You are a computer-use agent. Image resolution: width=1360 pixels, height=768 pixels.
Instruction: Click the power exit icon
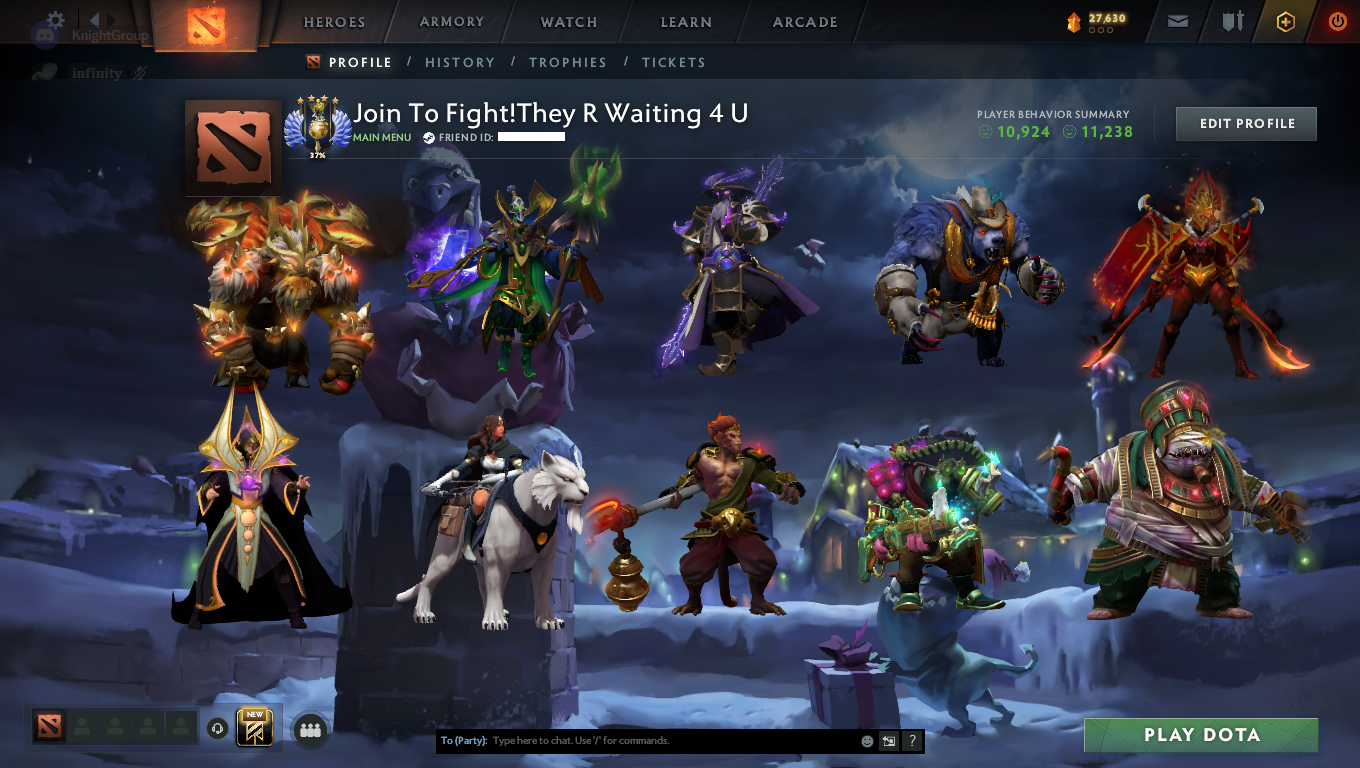[1337, 21]
